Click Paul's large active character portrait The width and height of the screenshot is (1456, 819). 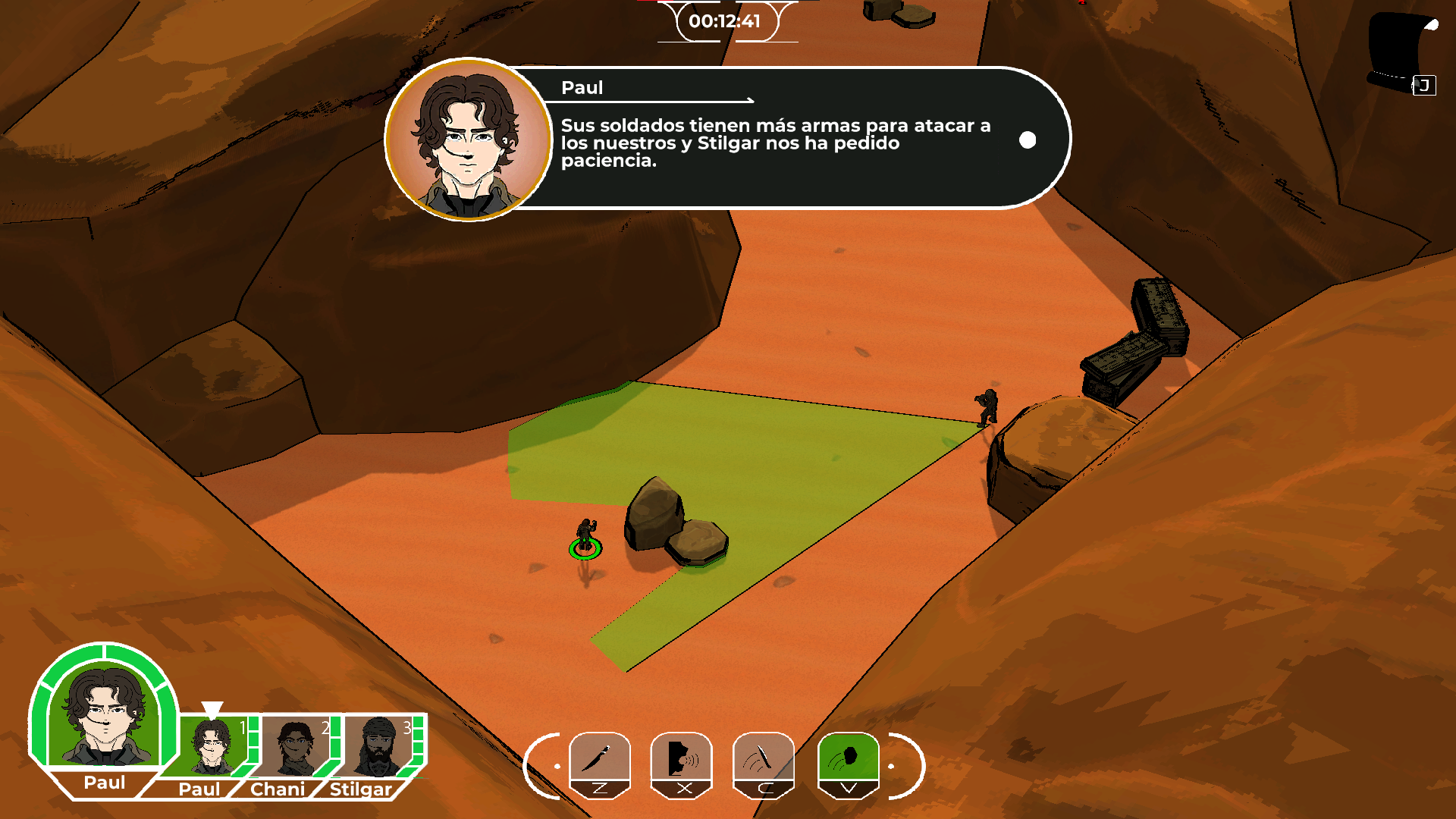[x=104, y=717]
